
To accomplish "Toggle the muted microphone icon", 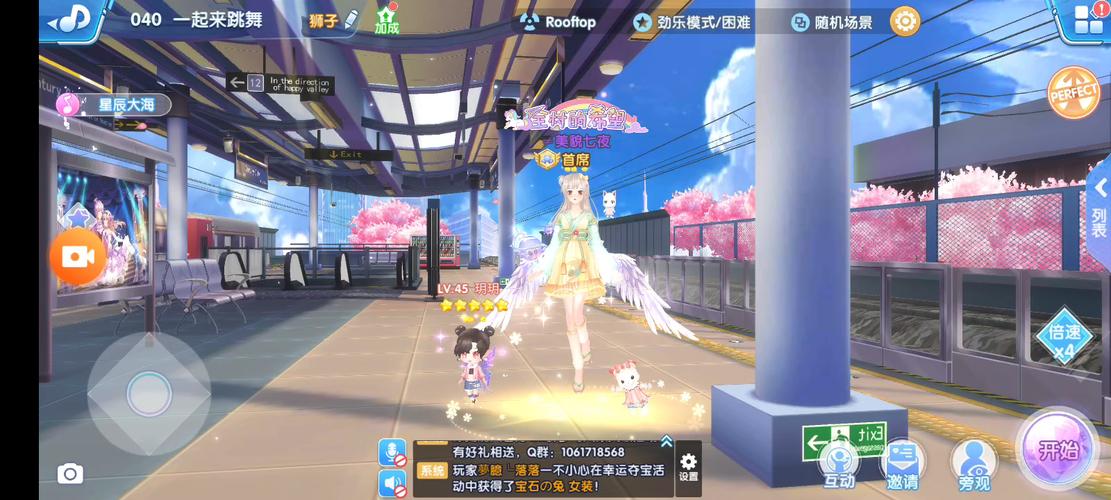I will point(393,453).
